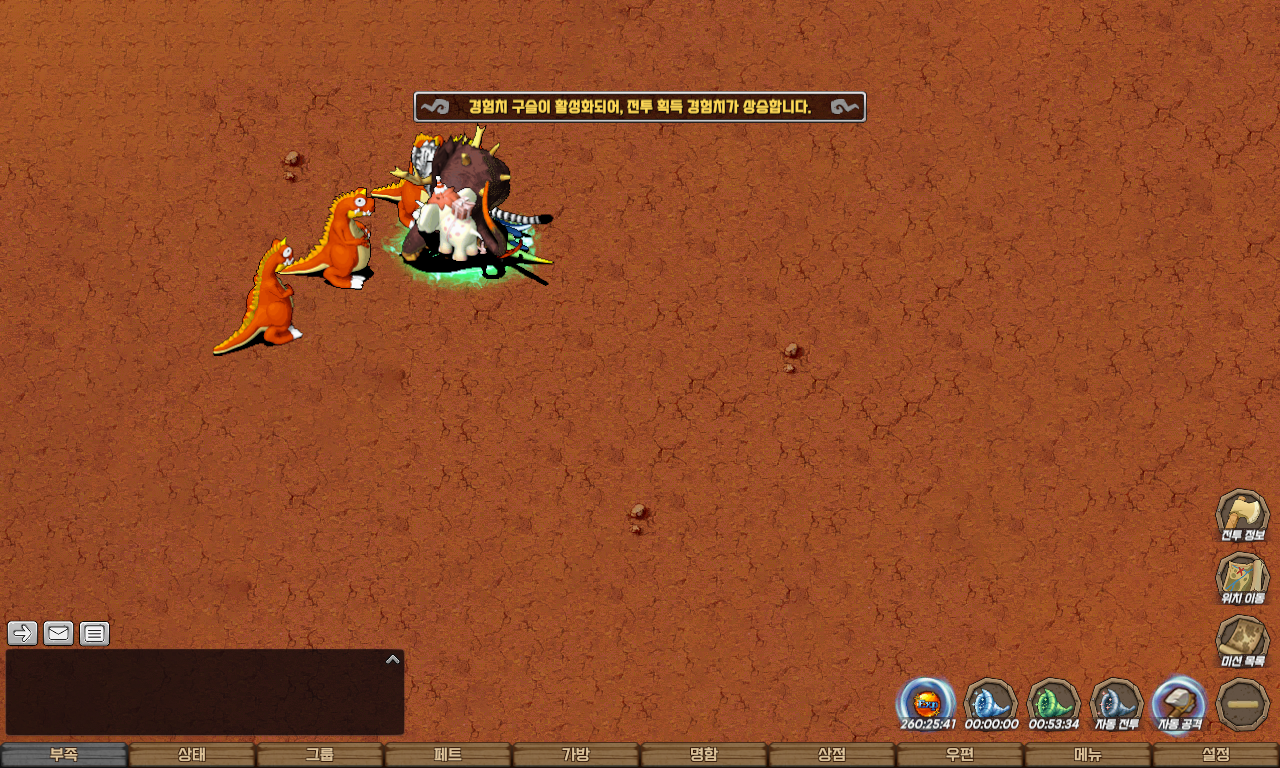The width and height of the screenshot is (1280, 768).
Task: Click the Exp orb buff icon
Action: (927, 704)
